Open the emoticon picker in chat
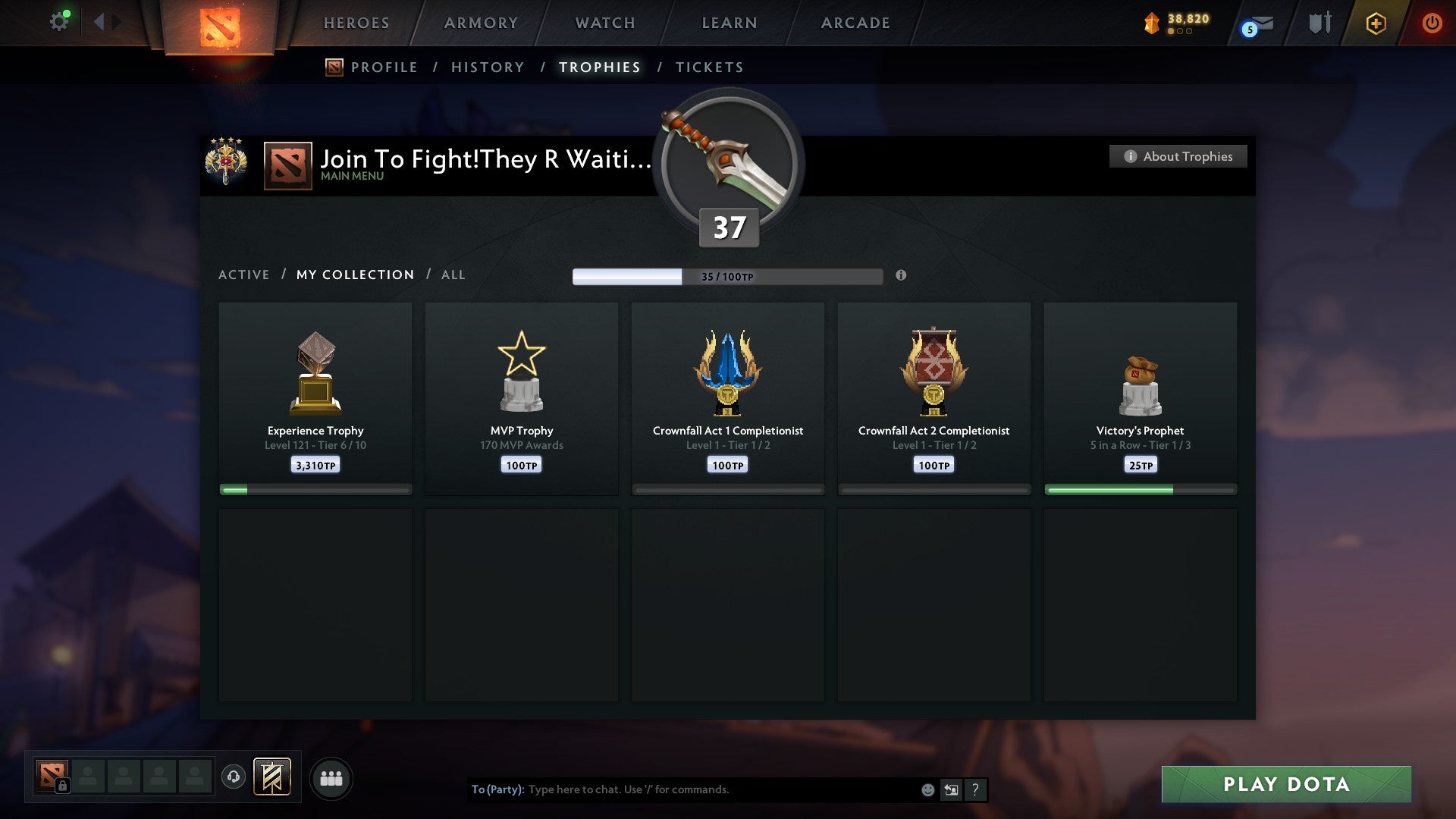Viewport: 1456px width, 819px height. [x=927, y=789]
